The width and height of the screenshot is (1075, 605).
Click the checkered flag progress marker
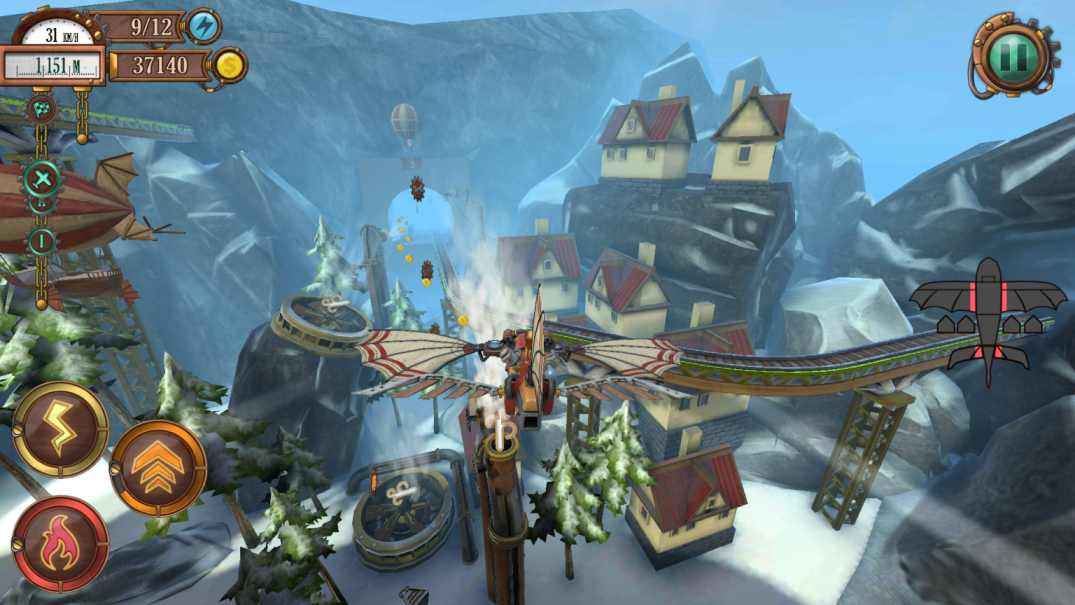click(x=40, y=108)
